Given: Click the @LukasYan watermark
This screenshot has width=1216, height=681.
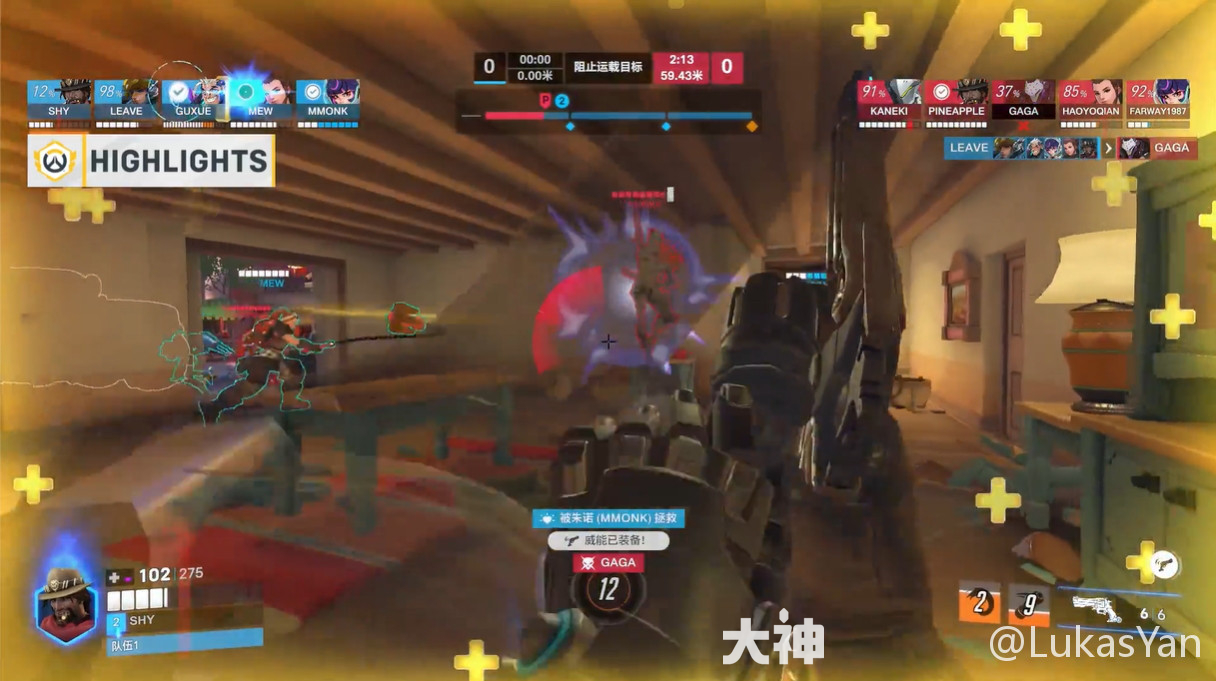Looking at the screenshot, I should (1095, 643).
